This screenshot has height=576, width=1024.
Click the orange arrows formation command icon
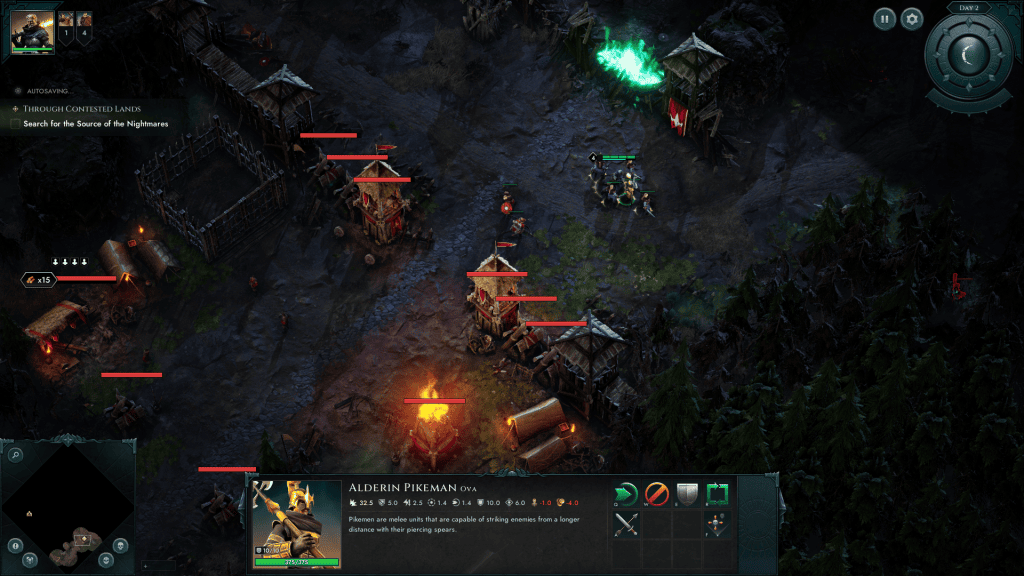[x=717, y=523]
